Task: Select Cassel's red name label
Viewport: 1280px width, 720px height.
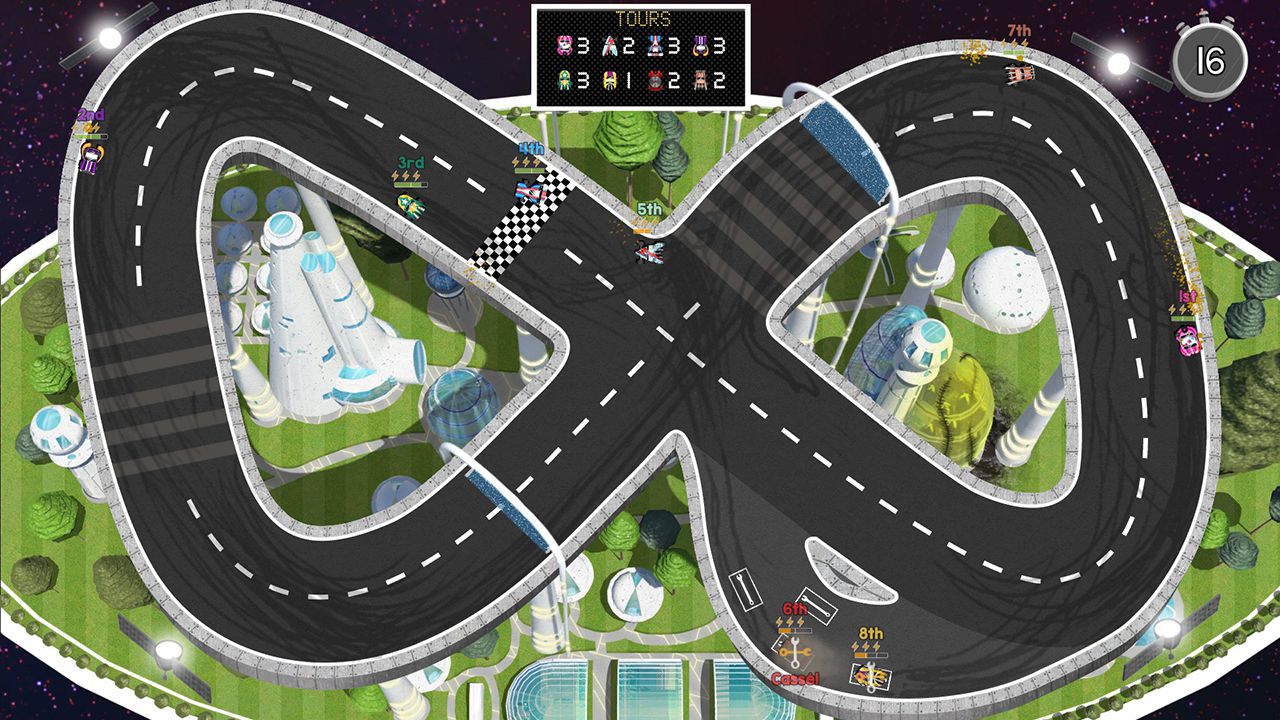Action: coord(796,678)
